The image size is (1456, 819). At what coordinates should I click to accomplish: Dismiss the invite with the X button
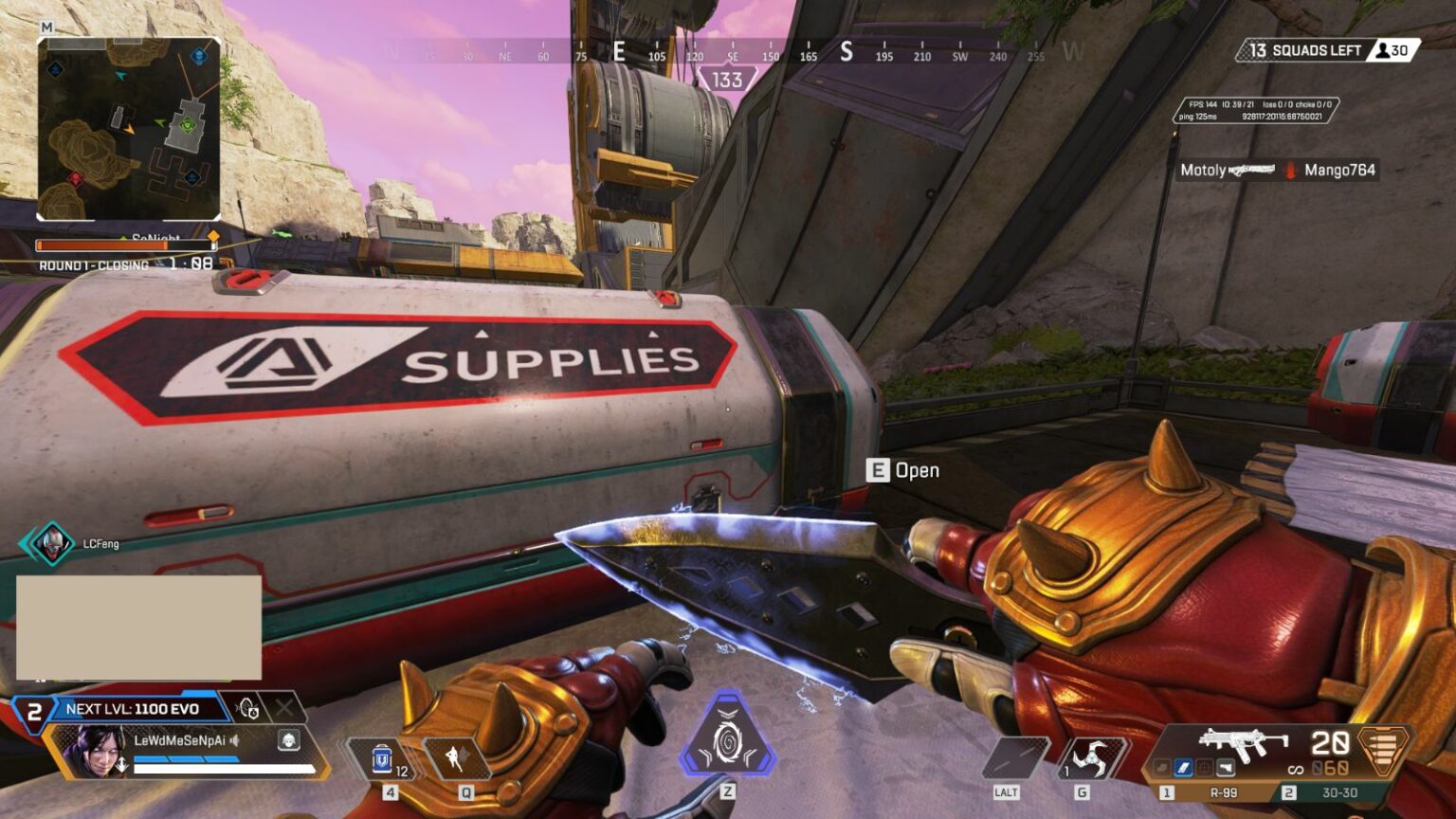coord(283,707)
